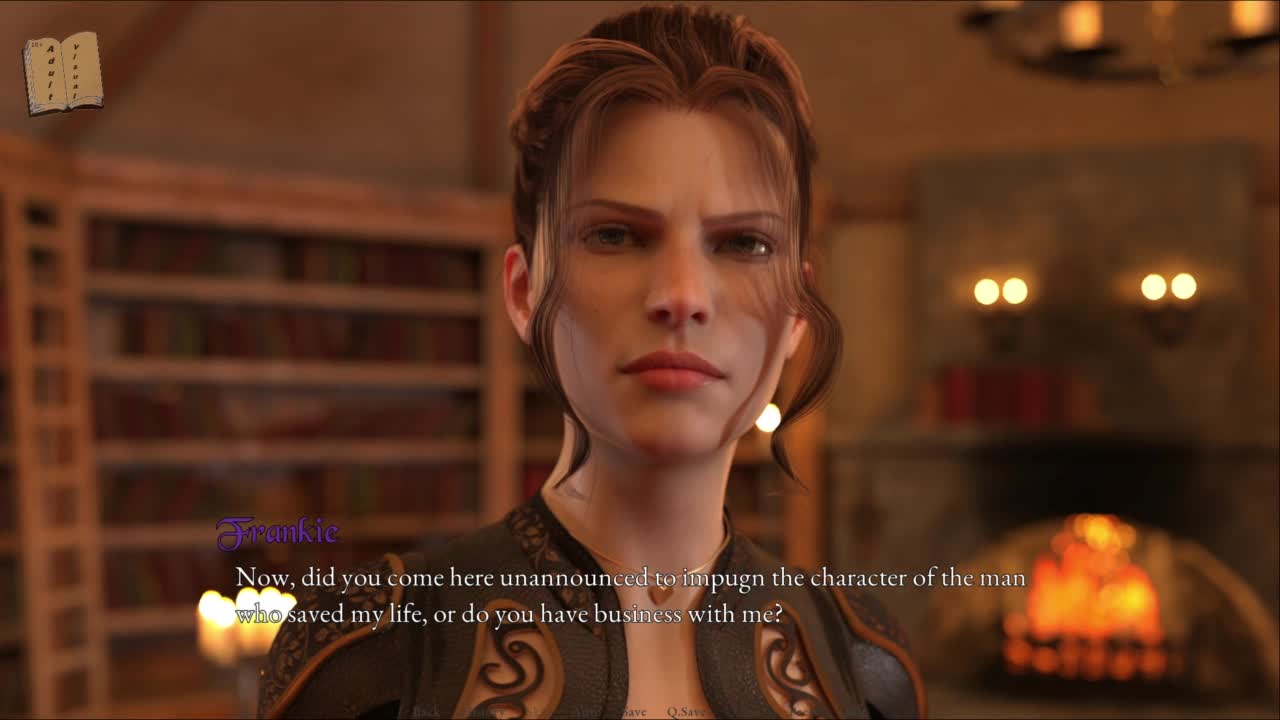Viewport: 1280px width, 720px height.
Task: Open the Save screen from quick menu
Action: tap(634, 712)
